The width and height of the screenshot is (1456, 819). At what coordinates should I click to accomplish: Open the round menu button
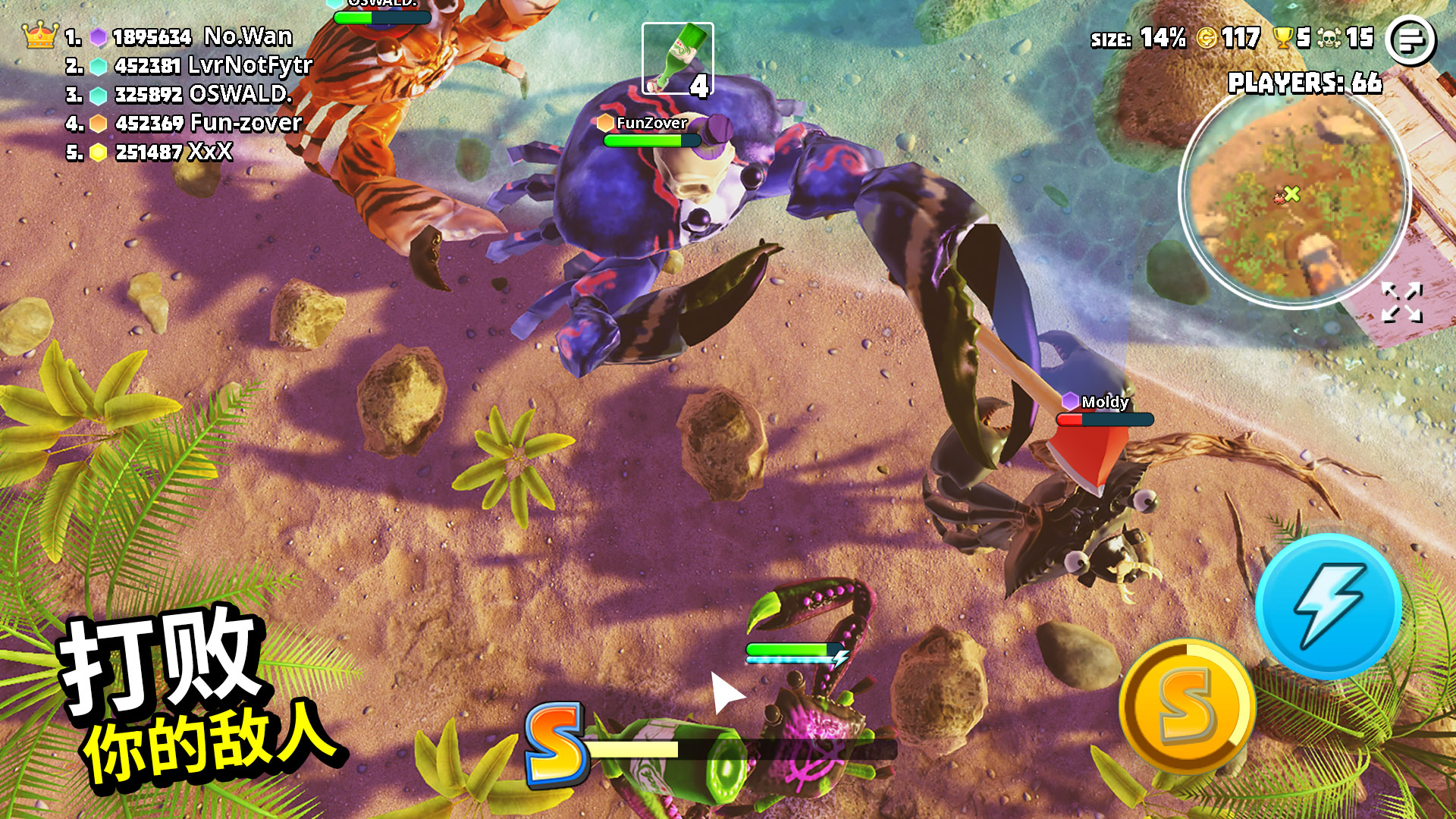coord(1410,40)
